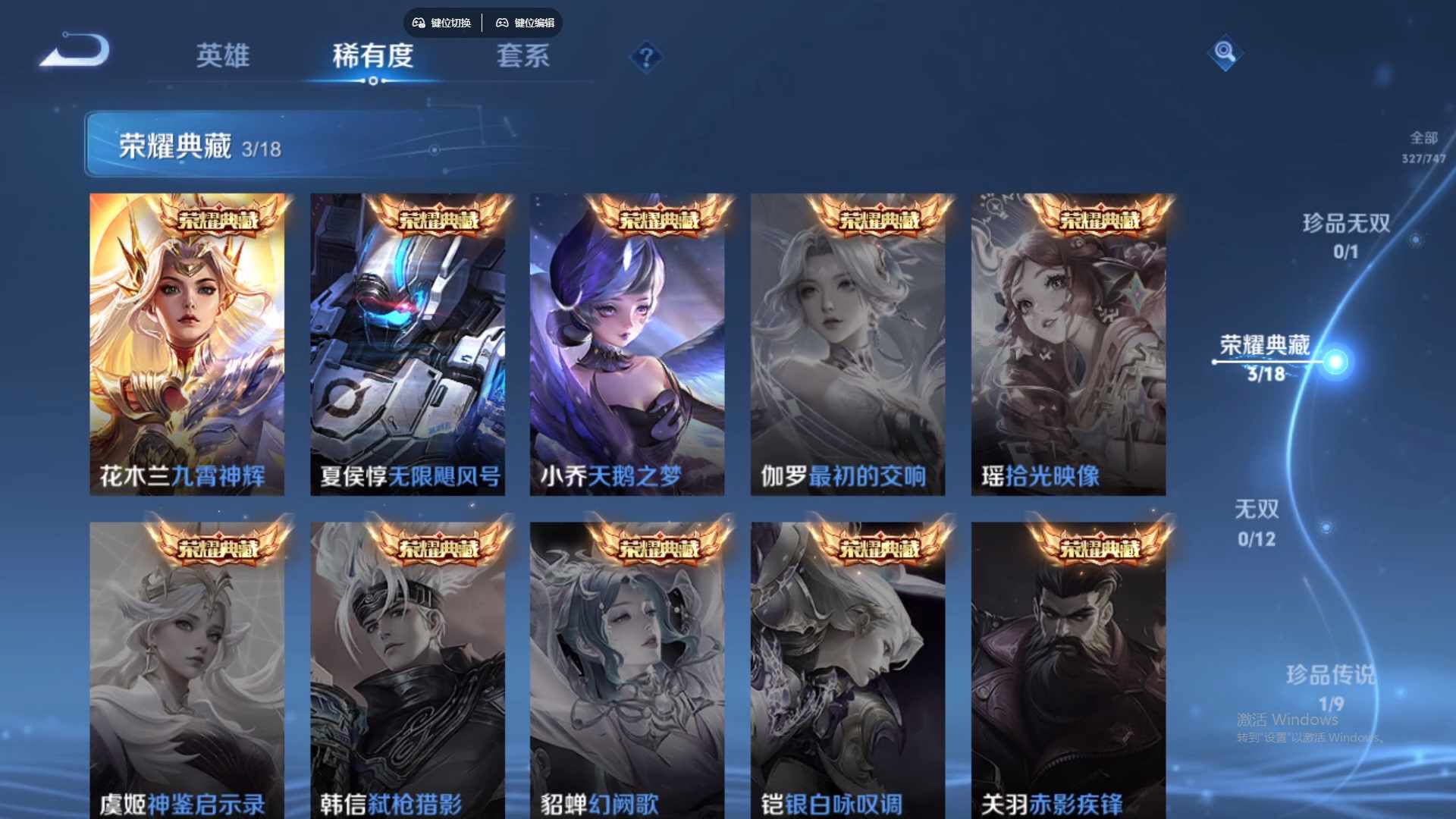Screen dimensions: 1456x819
Task: Click the 键位切换 overlay button
Action: point(442,23)
